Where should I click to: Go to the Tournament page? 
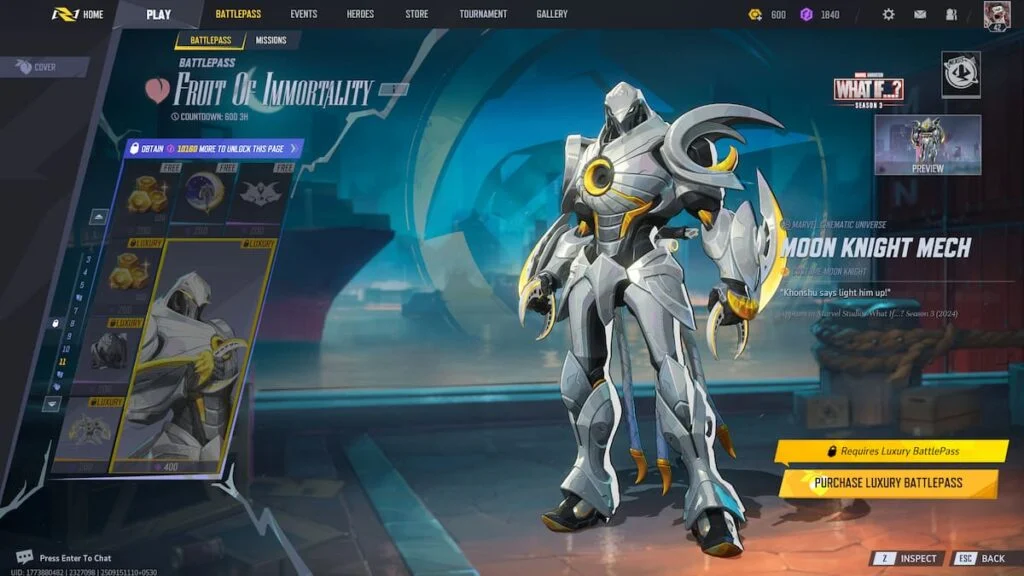coord(483,14)
